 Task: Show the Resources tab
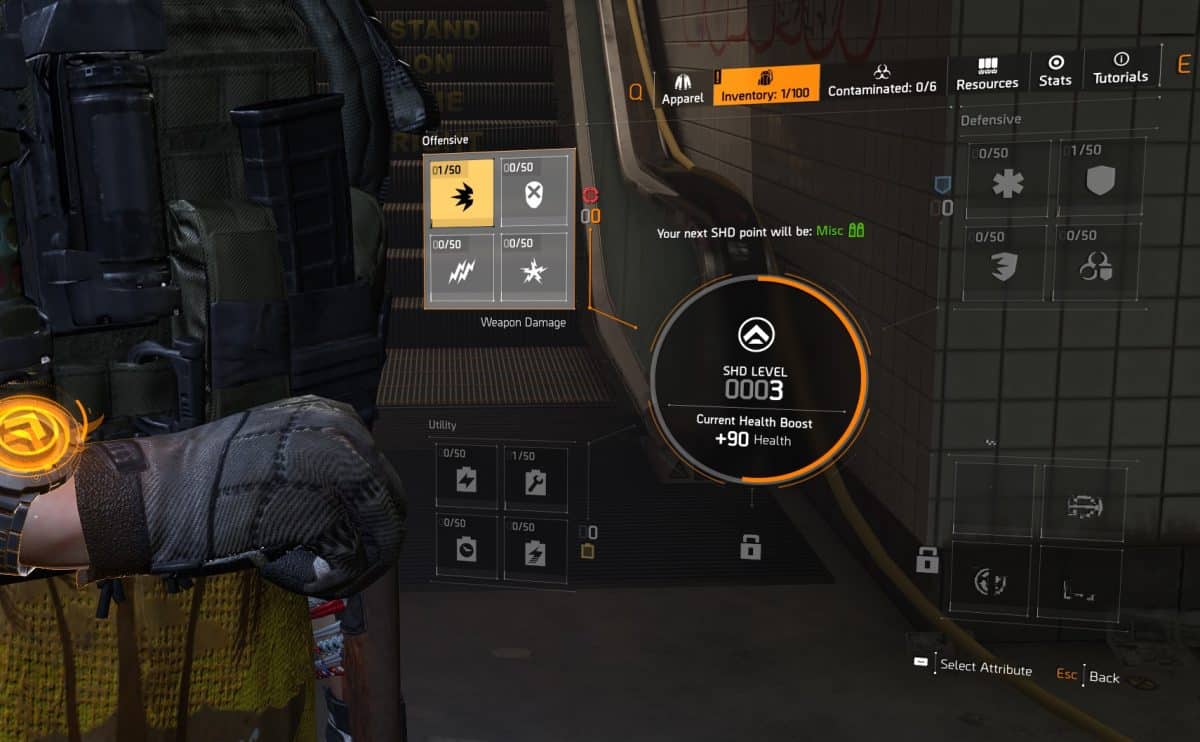[x=987, y=74]
